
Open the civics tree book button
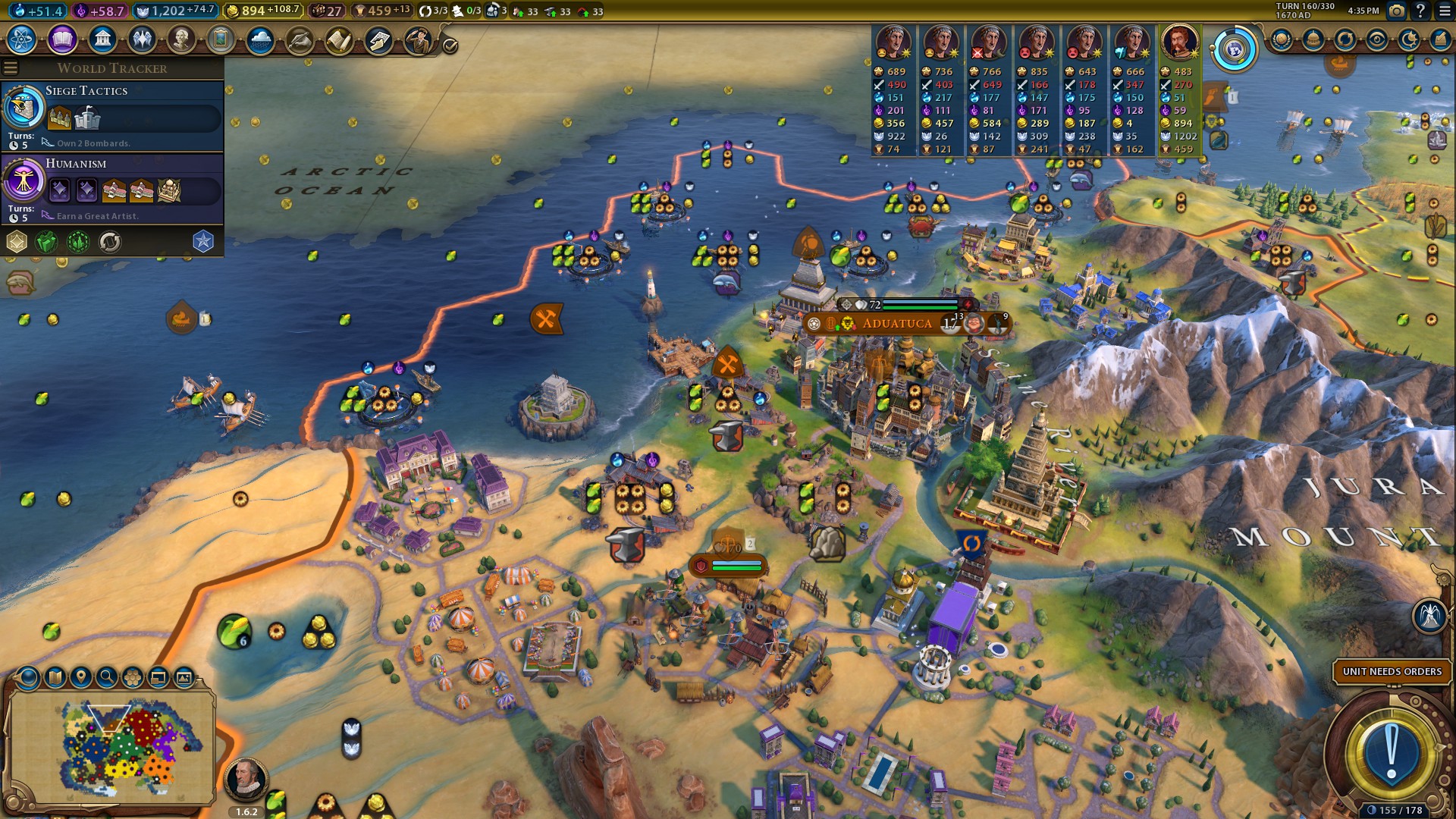pyautogui.click(x=61, y=39)
